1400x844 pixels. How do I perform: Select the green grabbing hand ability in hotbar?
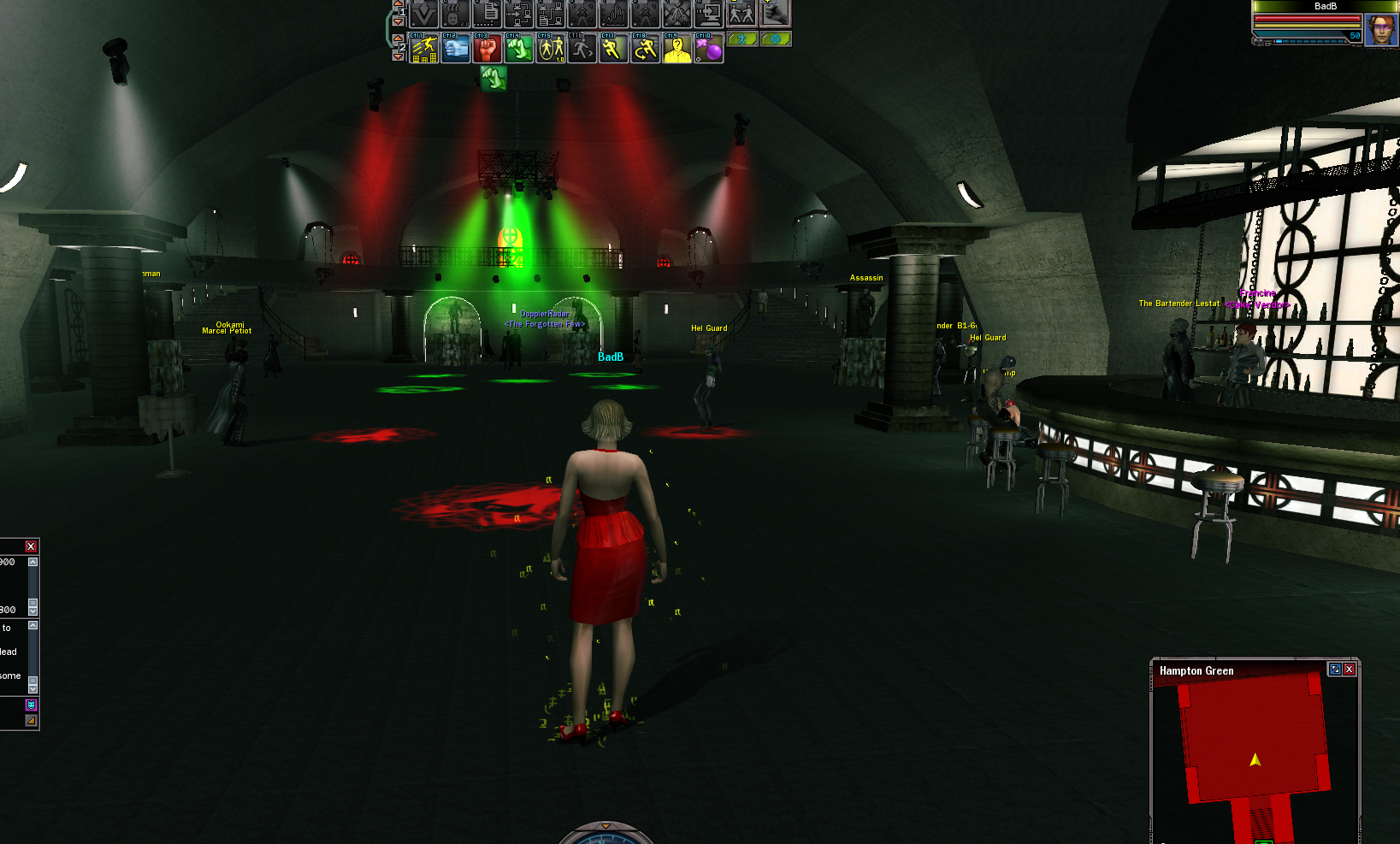[x=519, y=49]
